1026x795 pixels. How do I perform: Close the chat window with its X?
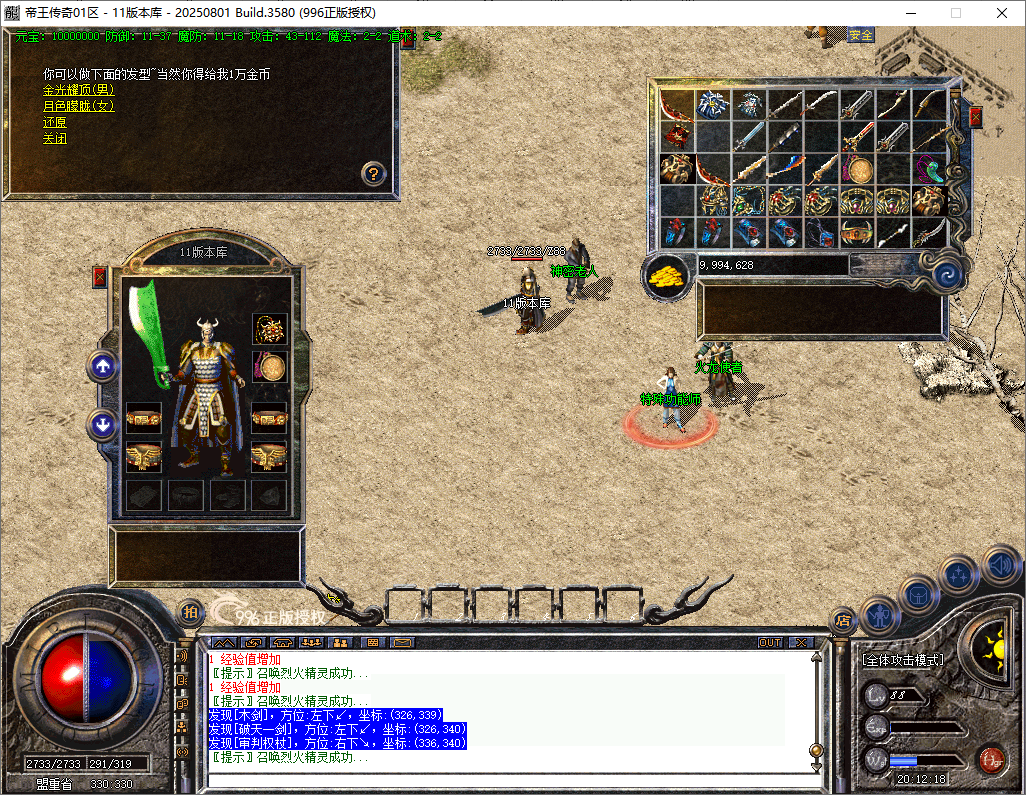[x=802, y=642]
